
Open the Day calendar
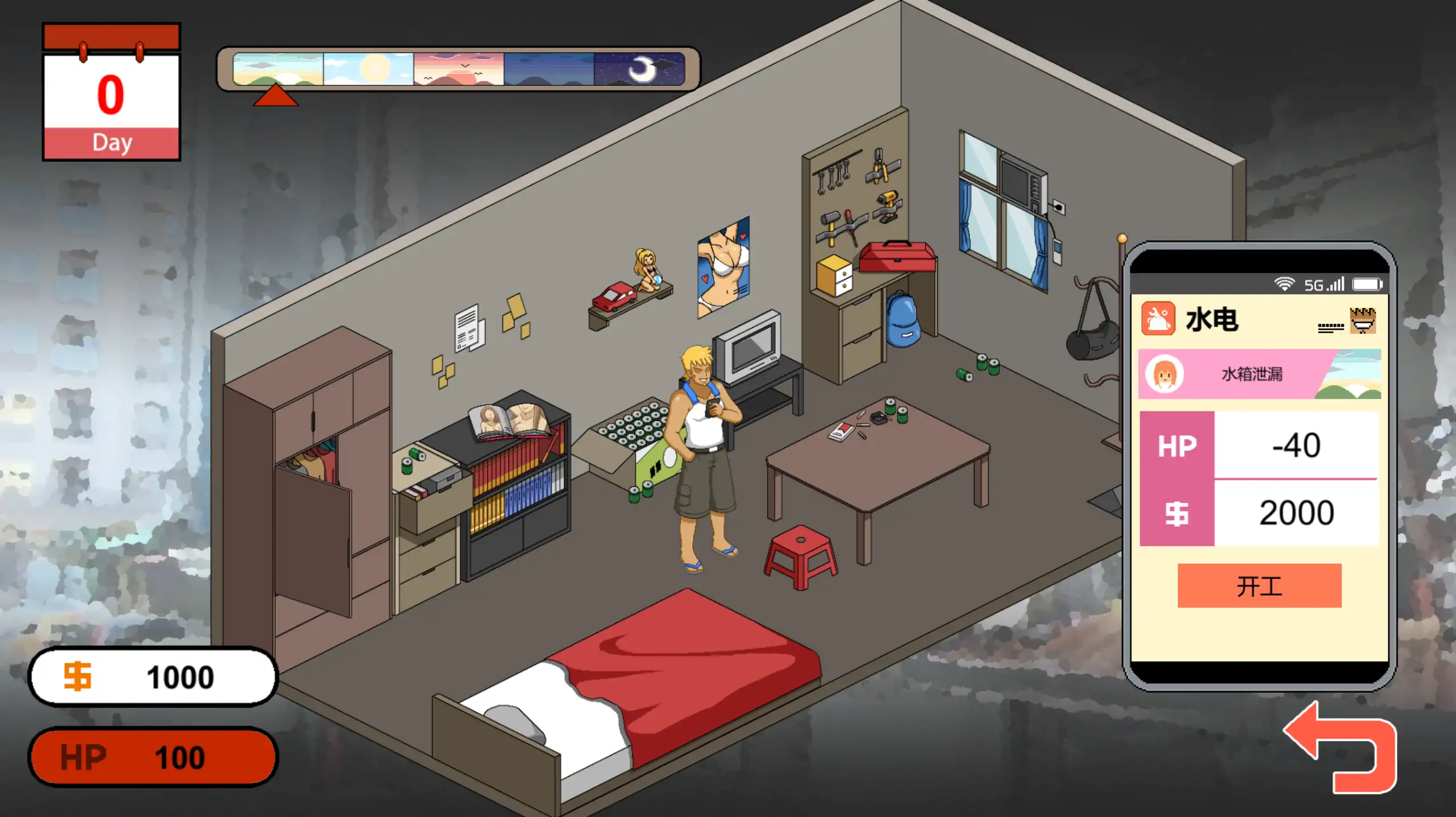(112, 92)
